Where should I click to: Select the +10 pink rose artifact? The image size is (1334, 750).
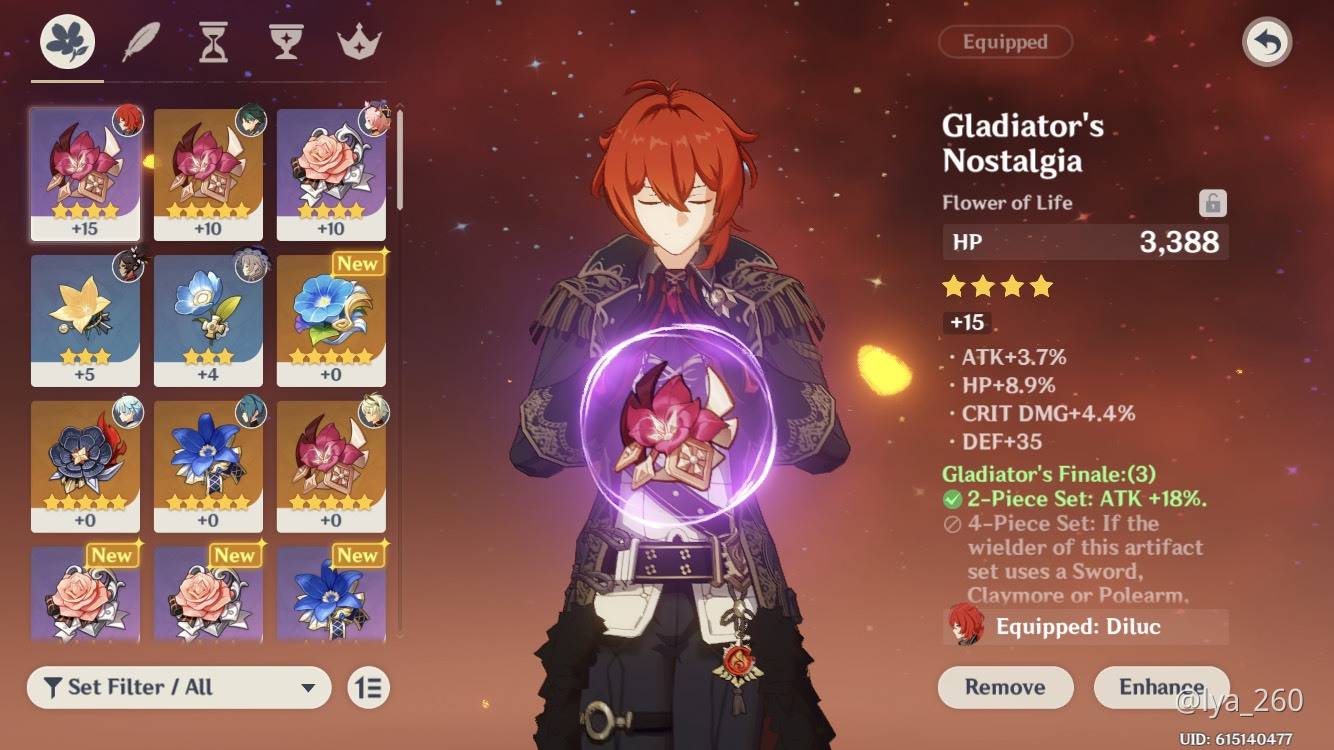(332, 175)
